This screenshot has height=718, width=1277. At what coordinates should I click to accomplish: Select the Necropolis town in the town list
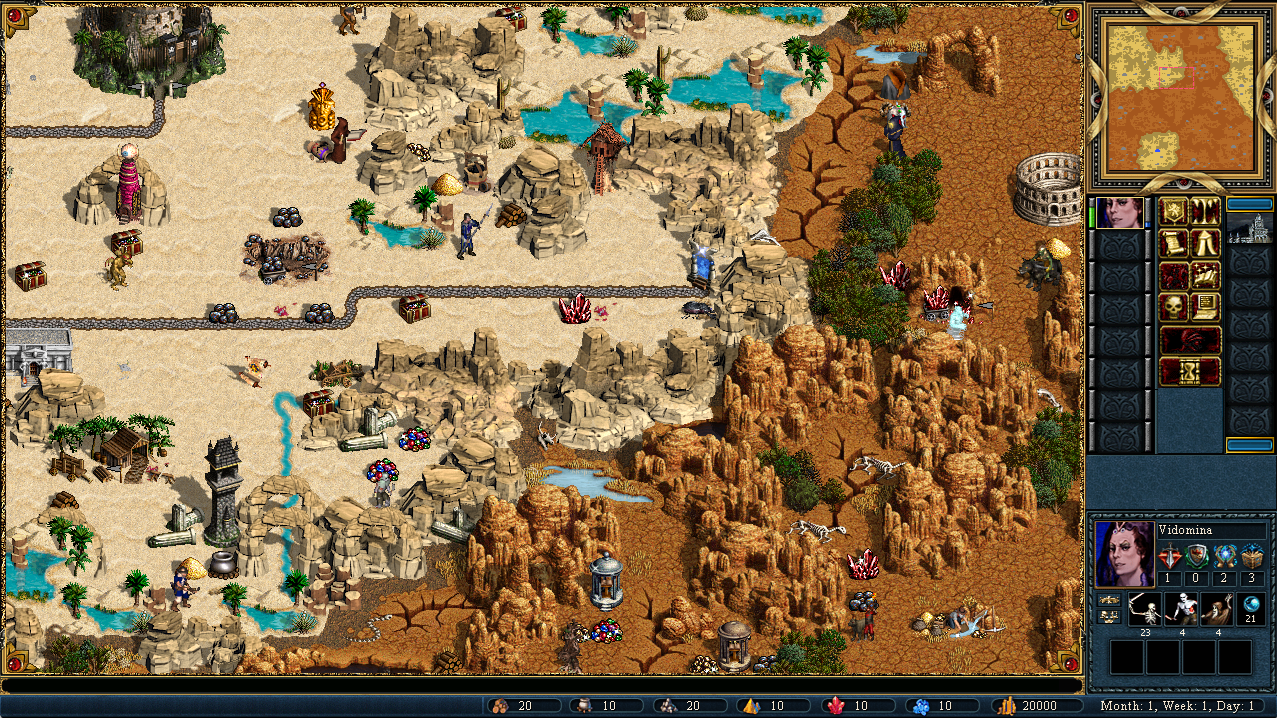[x=1249, y=232]
